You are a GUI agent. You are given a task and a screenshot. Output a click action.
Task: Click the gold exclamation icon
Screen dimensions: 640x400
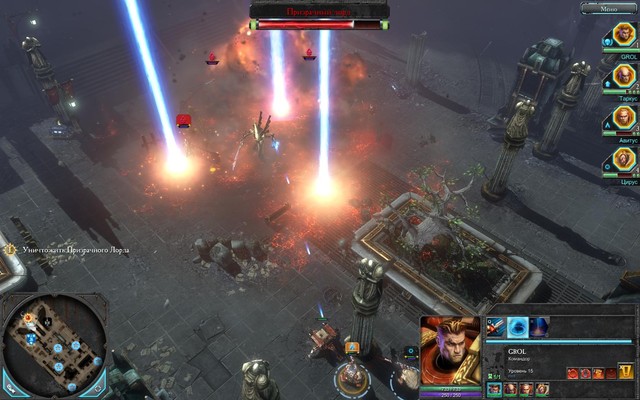(626, 372)
